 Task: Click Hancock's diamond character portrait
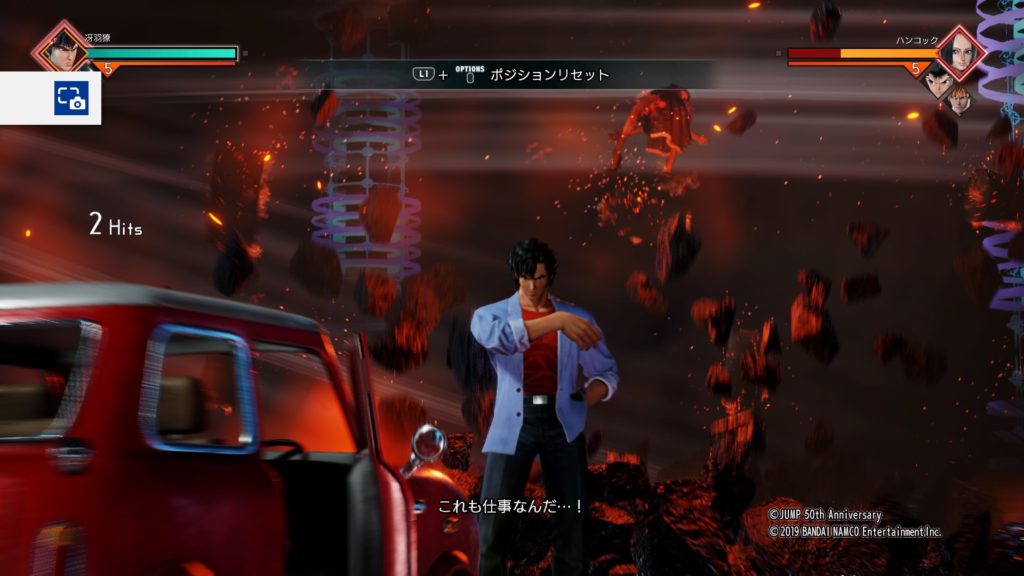(x=961, y=51)
